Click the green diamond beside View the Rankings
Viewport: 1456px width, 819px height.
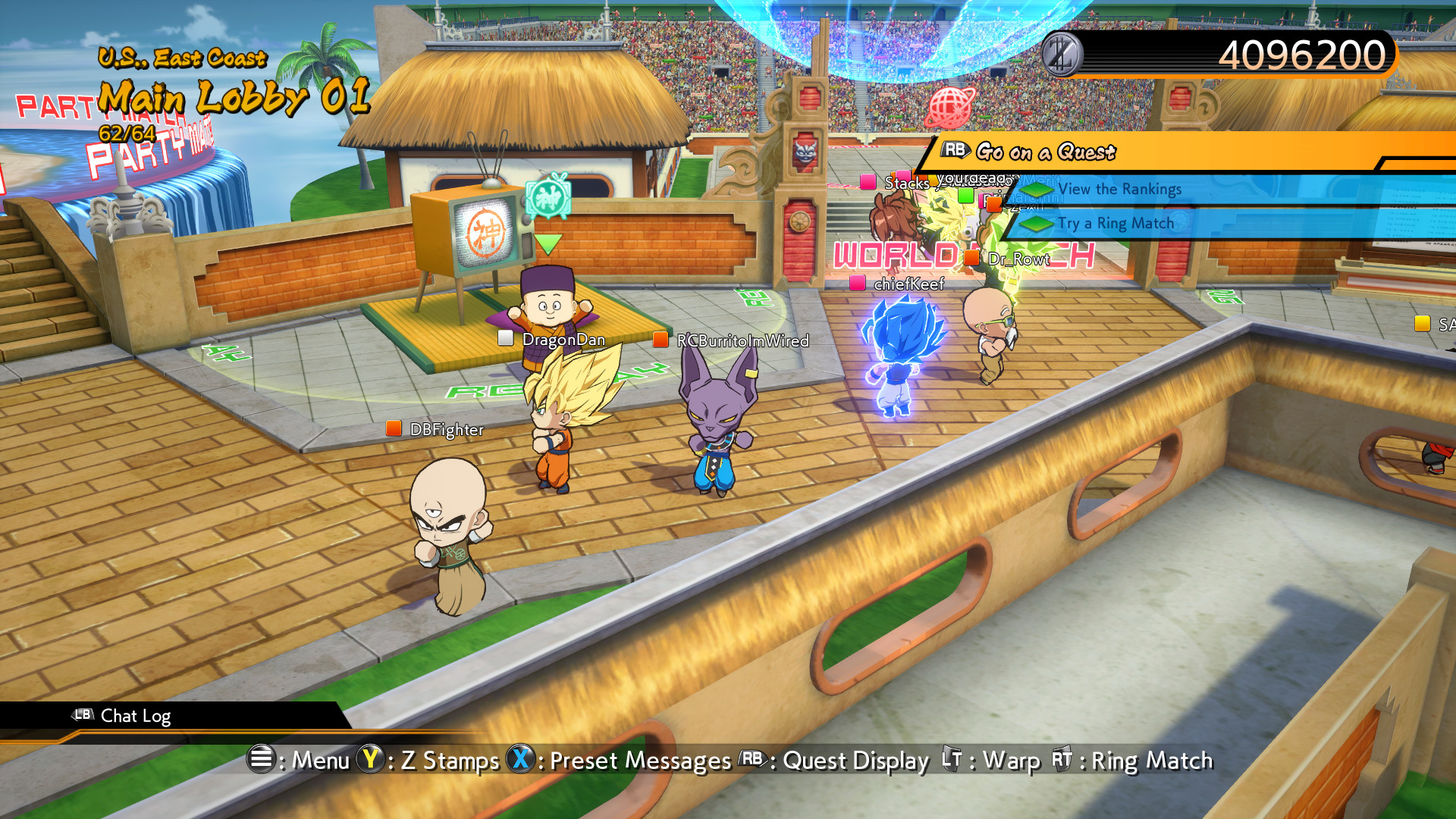point(1035,190)
